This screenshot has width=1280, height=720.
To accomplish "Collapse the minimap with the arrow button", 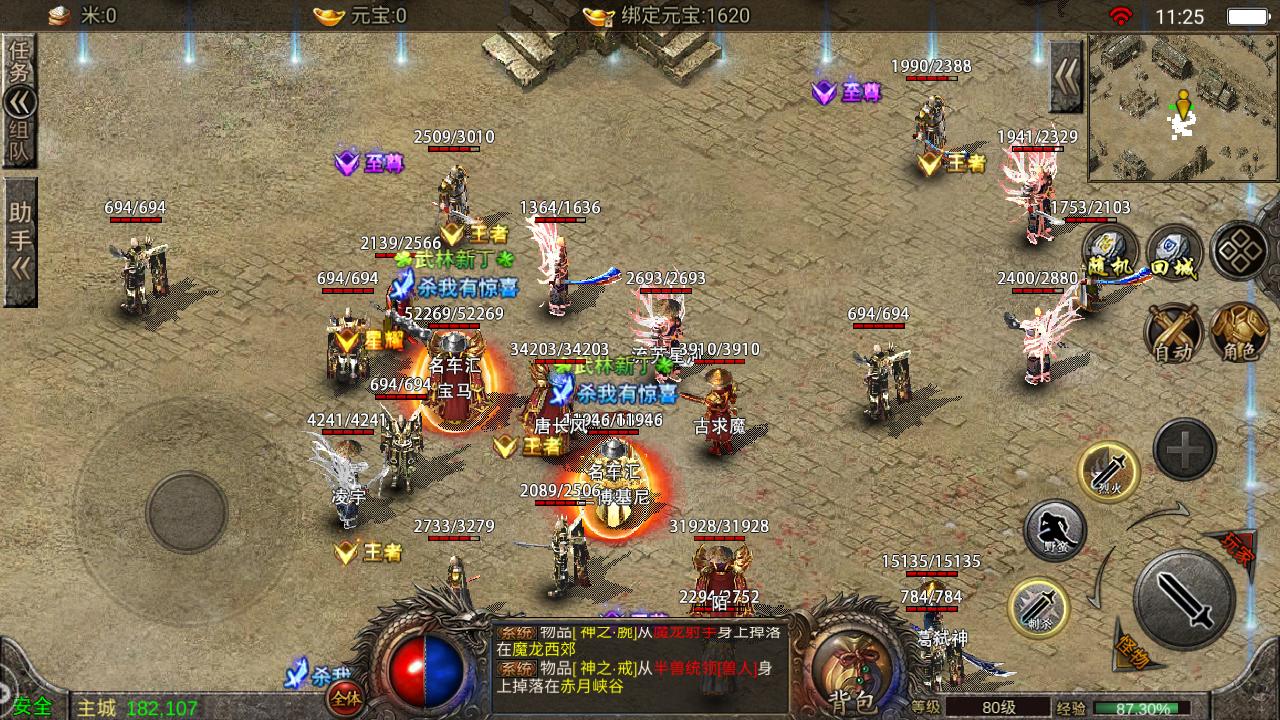I will point(1066,77).
